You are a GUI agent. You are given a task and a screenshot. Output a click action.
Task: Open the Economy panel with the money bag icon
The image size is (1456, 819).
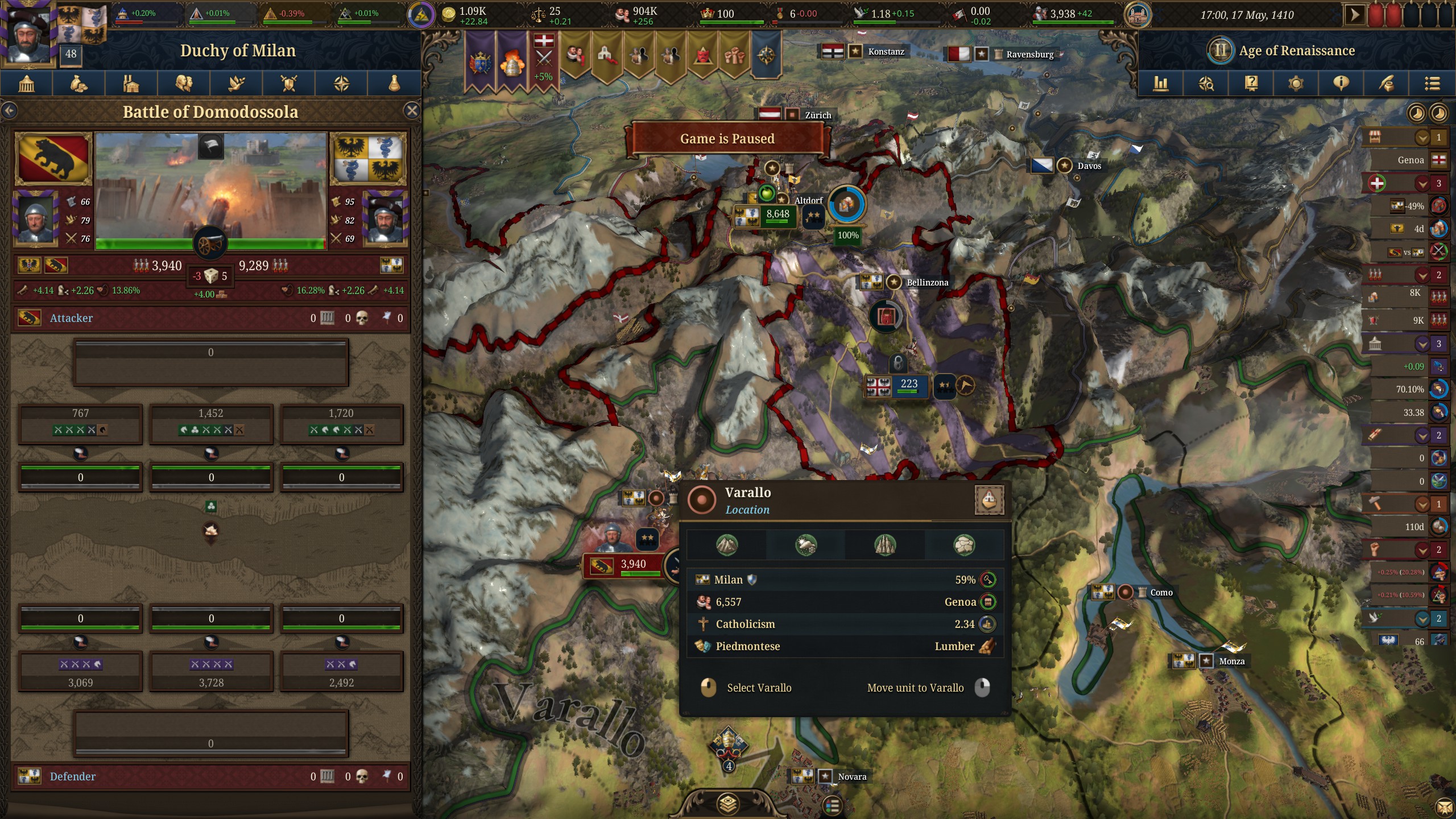point(78,84)
